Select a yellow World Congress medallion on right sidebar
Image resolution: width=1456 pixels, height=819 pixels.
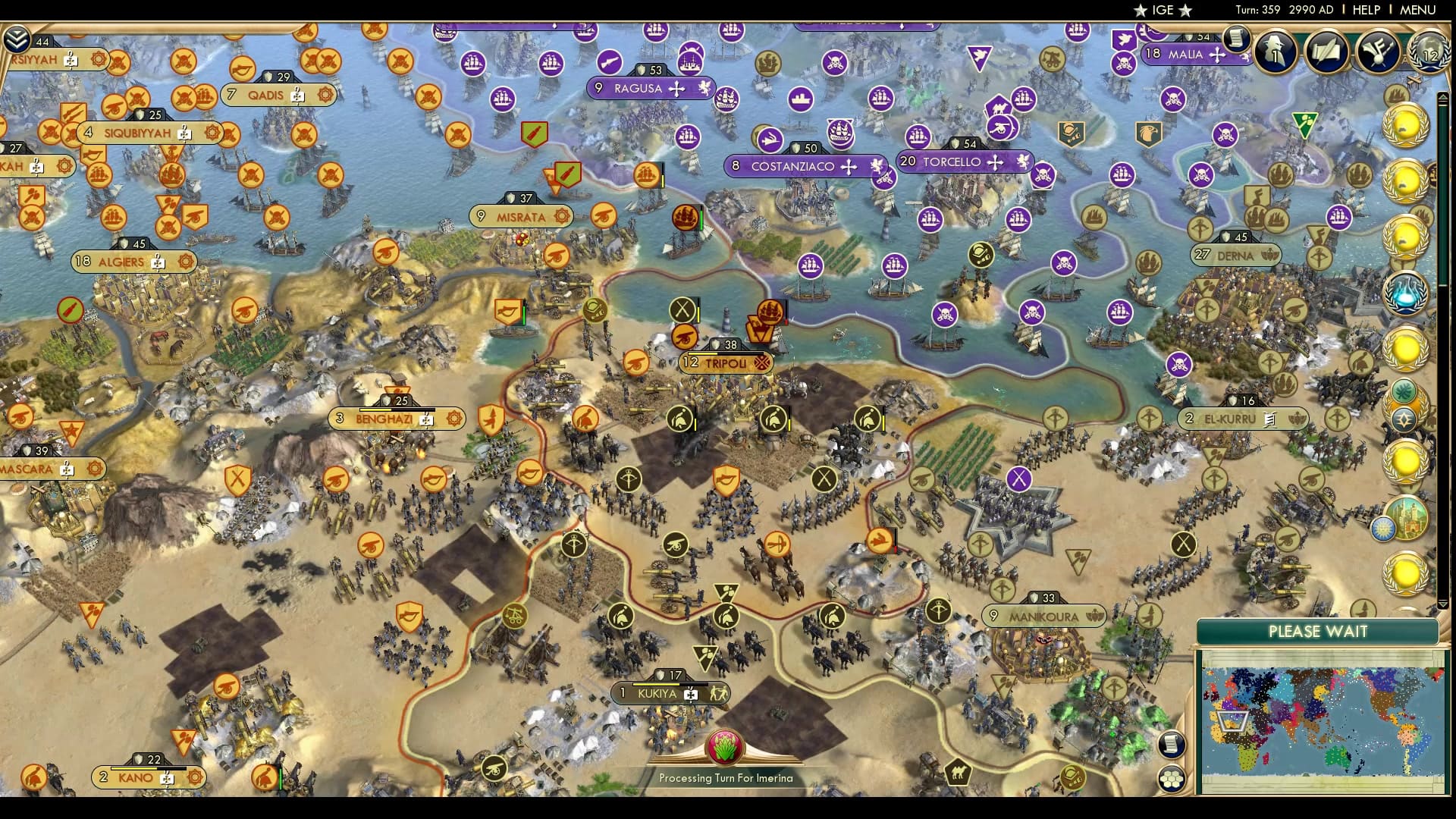pos(1404,127)
